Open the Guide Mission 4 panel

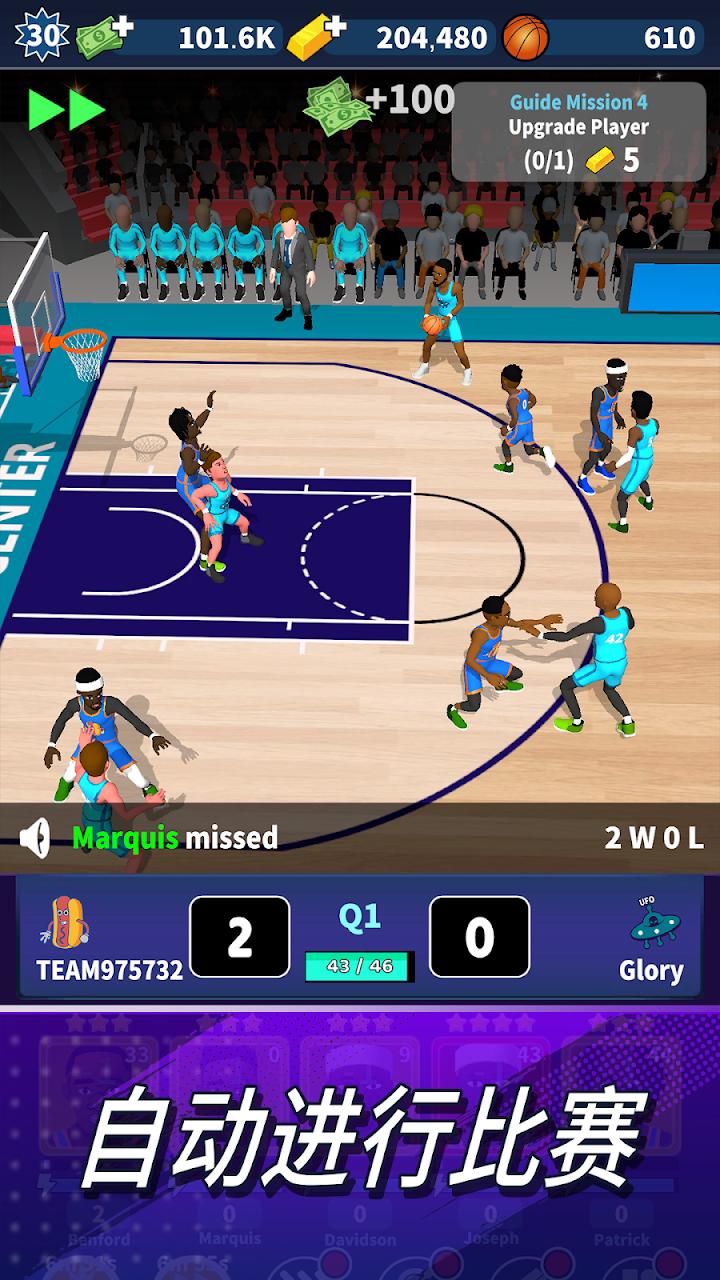click(x=578, y=131)
